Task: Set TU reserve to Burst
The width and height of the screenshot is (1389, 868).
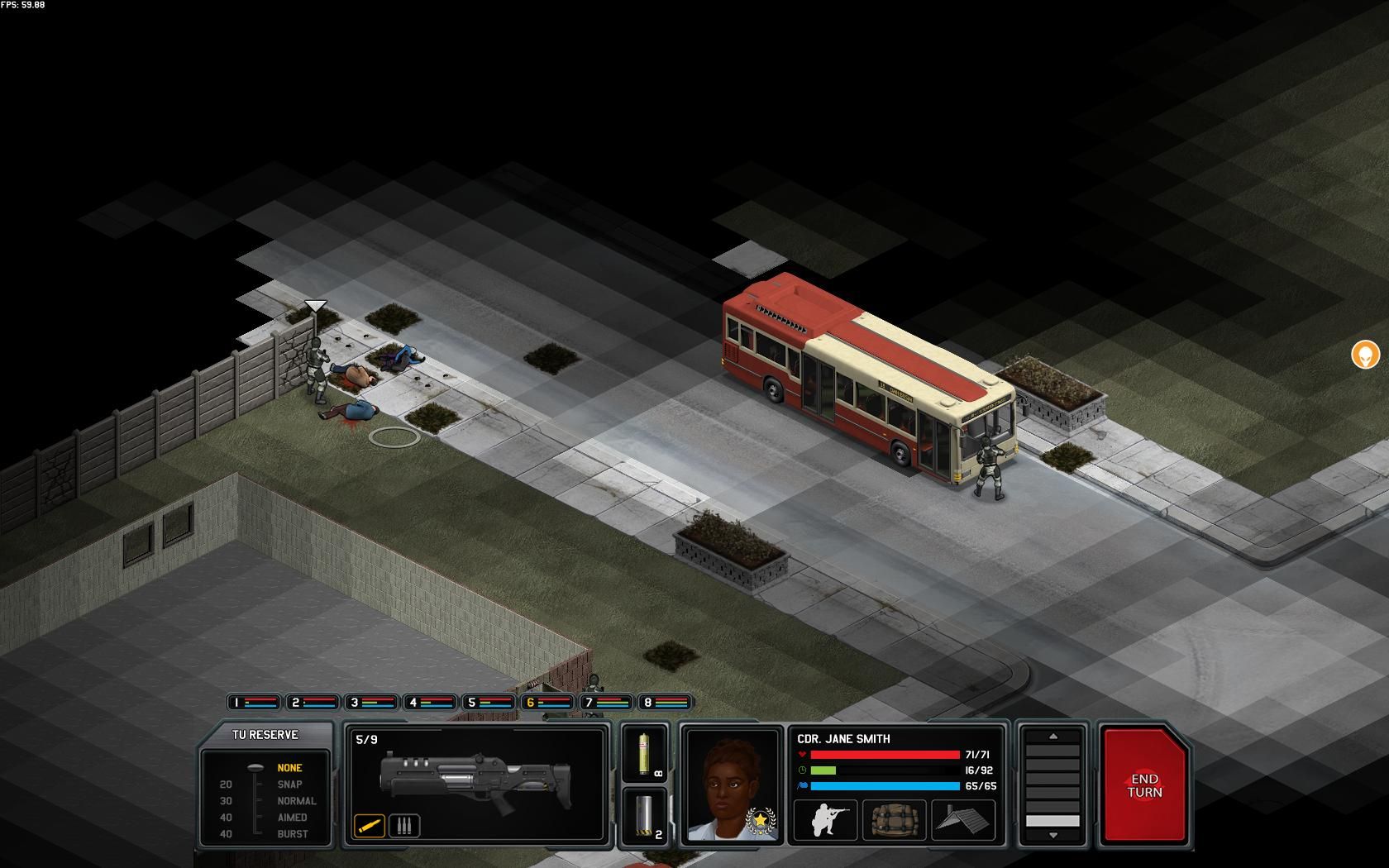Action: pos(292,834)
